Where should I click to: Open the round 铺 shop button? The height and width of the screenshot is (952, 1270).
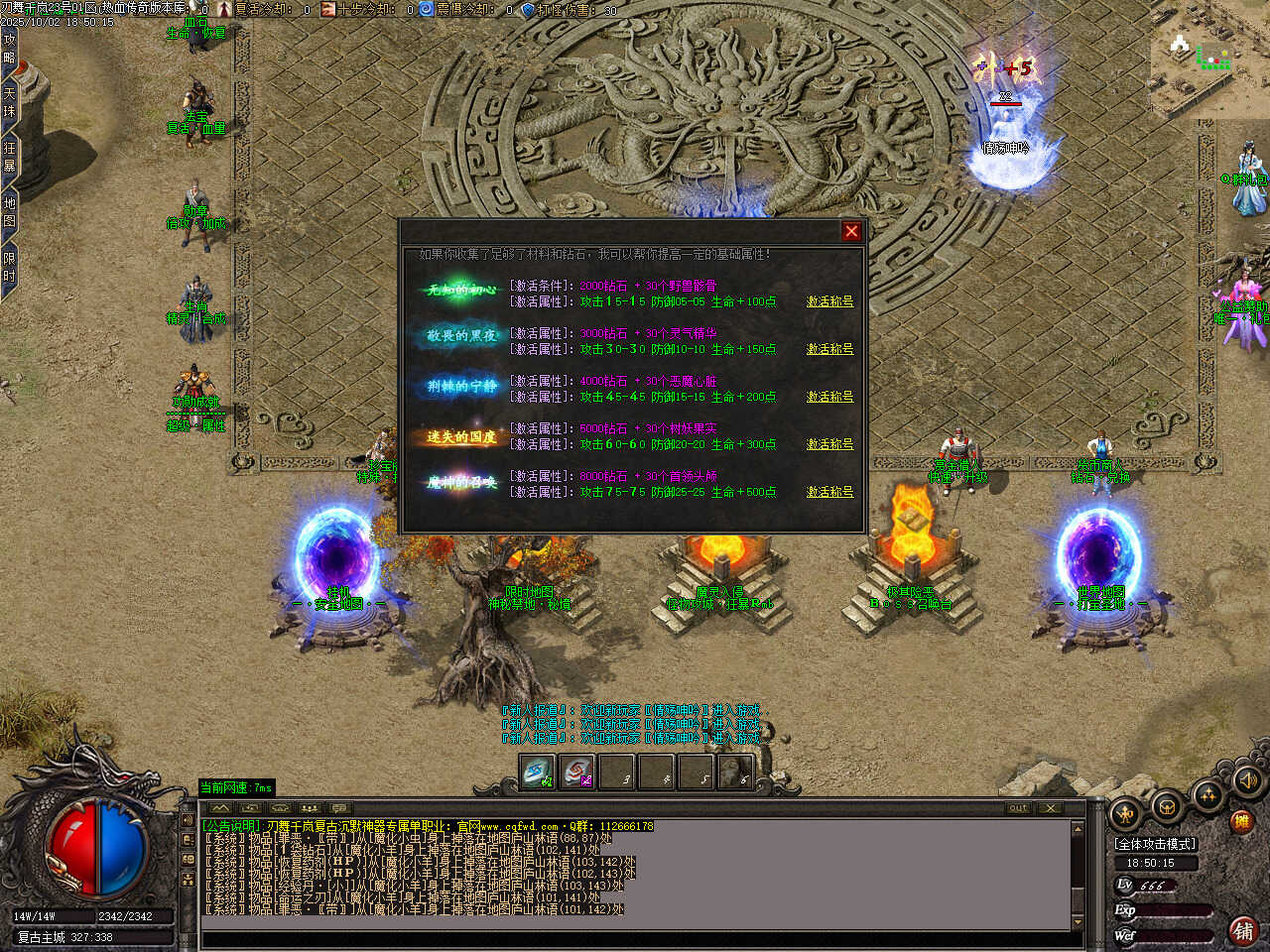(x=1242, y=930)
